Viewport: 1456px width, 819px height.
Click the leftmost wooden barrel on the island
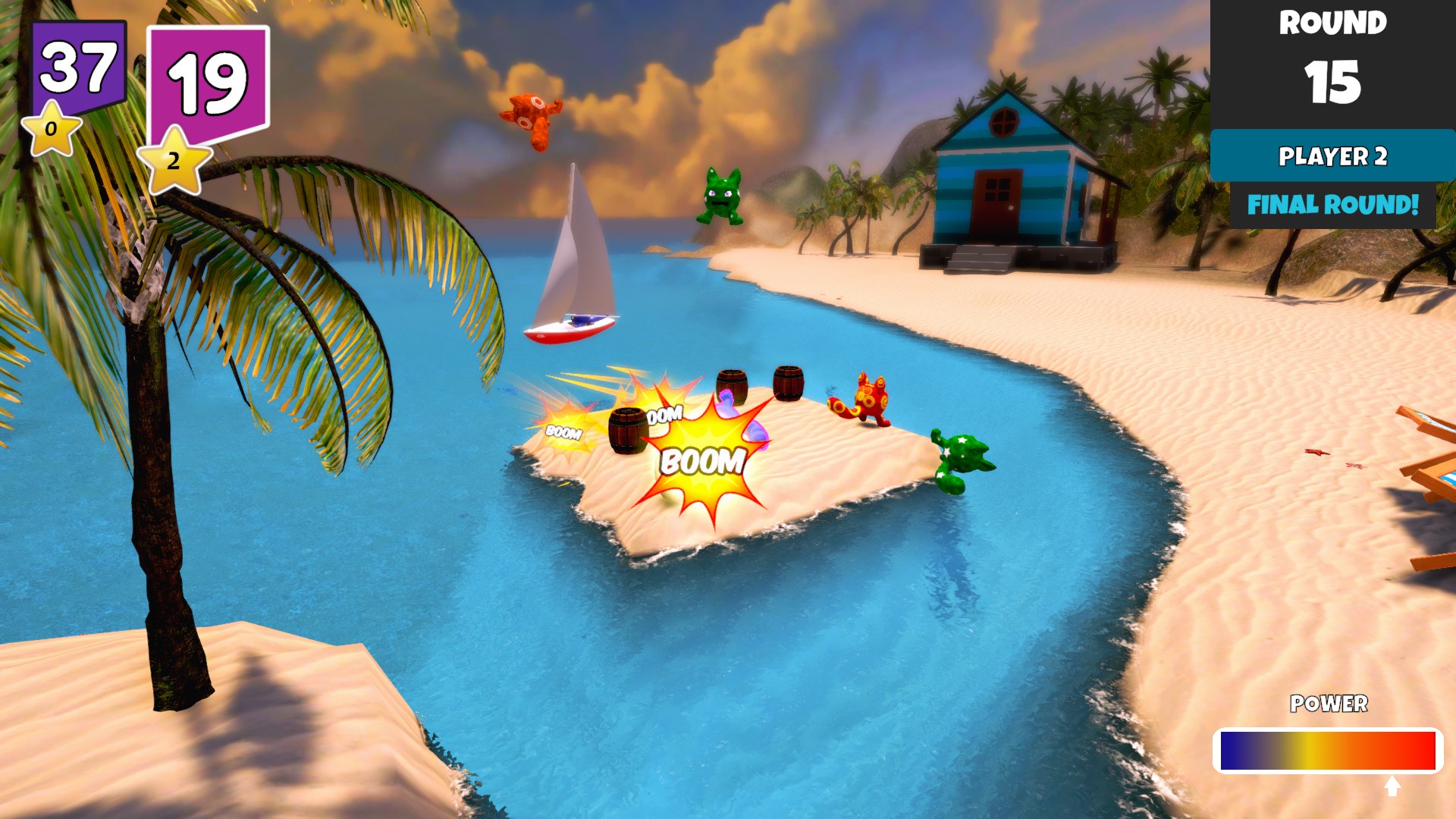pos(626,430)
